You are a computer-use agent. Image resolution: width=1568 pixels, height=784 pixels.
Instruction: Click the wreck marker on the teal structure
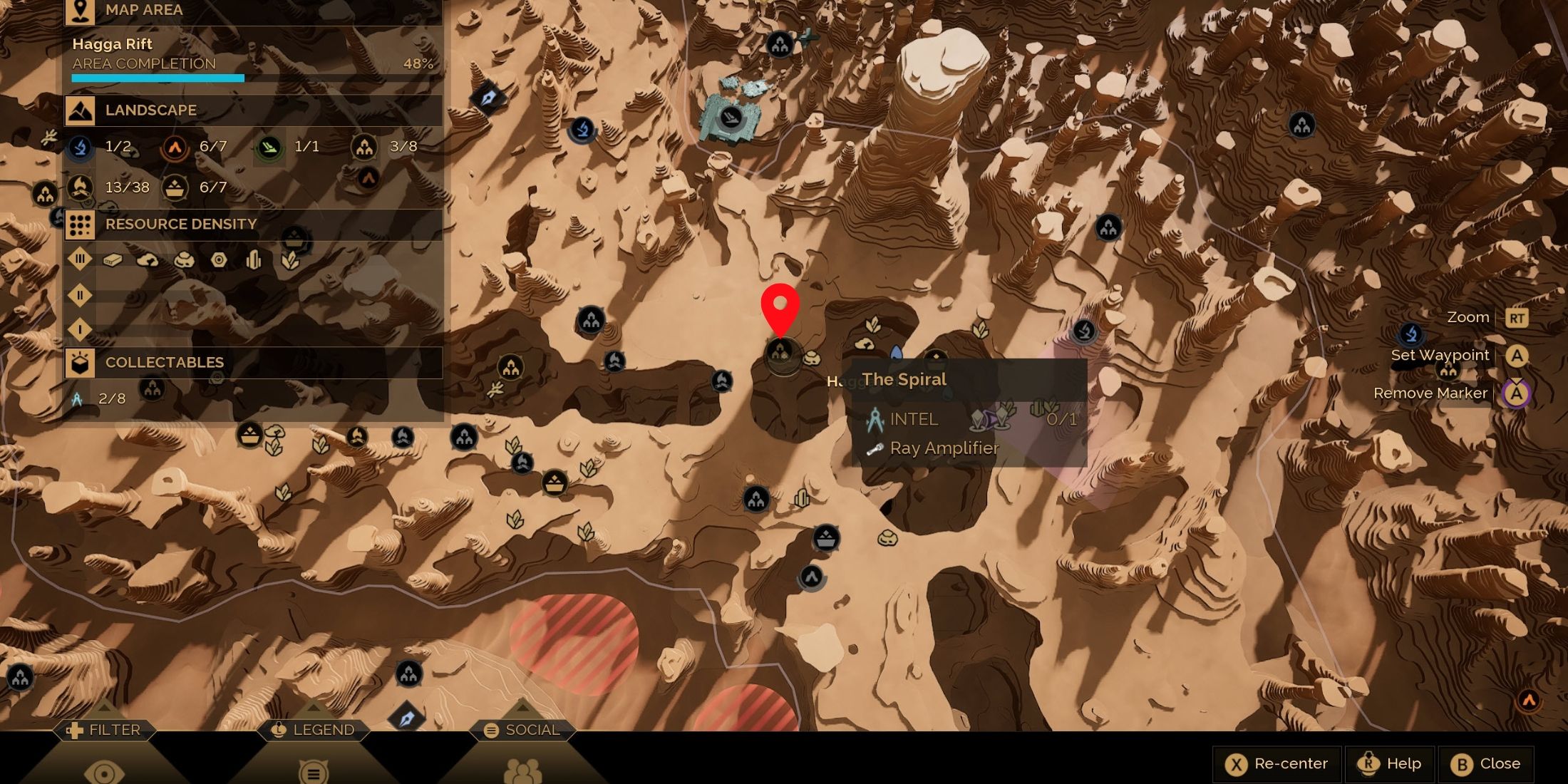[x=731, y=117]
